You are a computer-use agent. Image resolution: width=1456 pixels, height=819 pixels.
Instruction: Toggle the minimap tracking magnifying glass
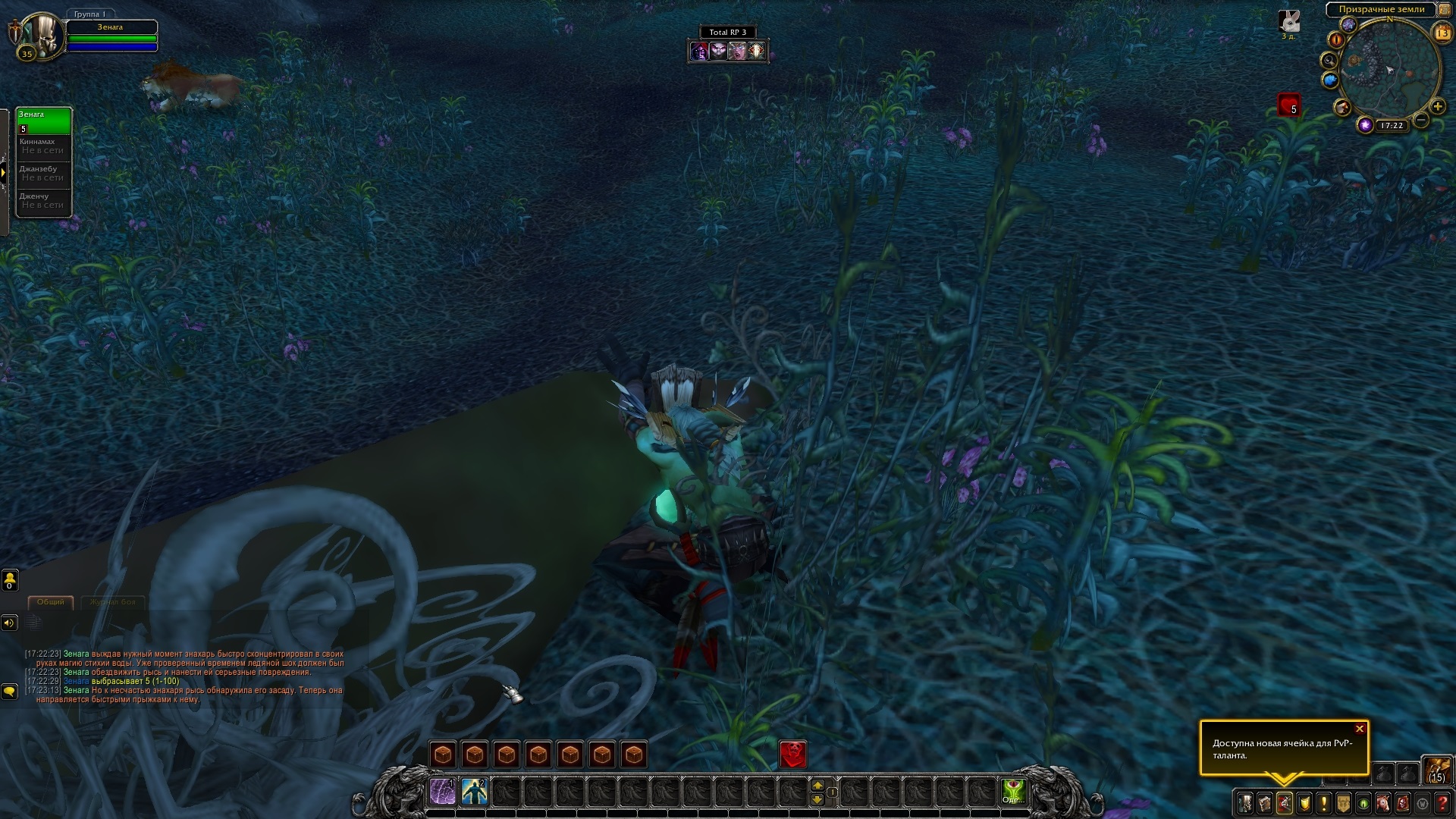tap(1329, 60)
